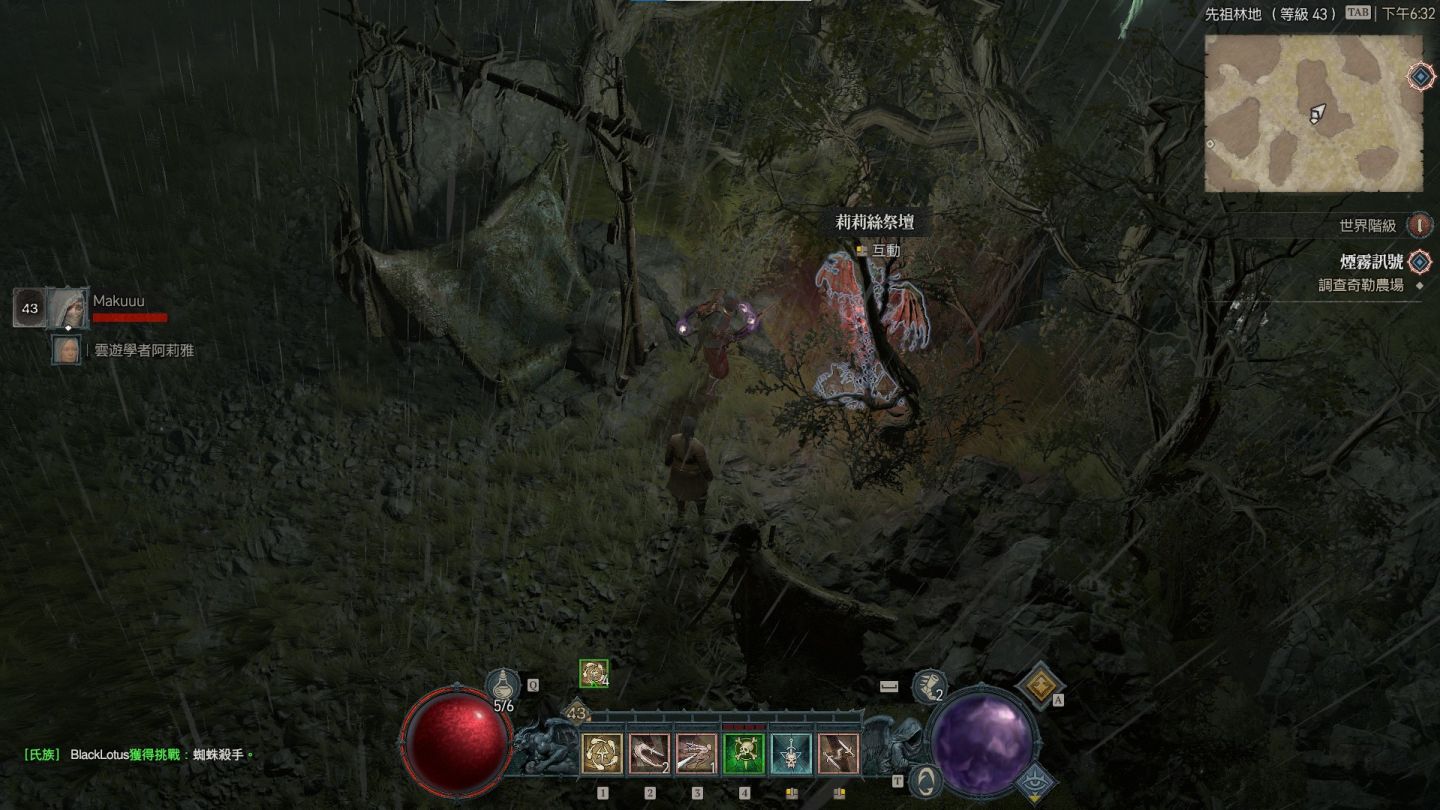Use the healing potion flask
1440x810 pixels.
502,687
